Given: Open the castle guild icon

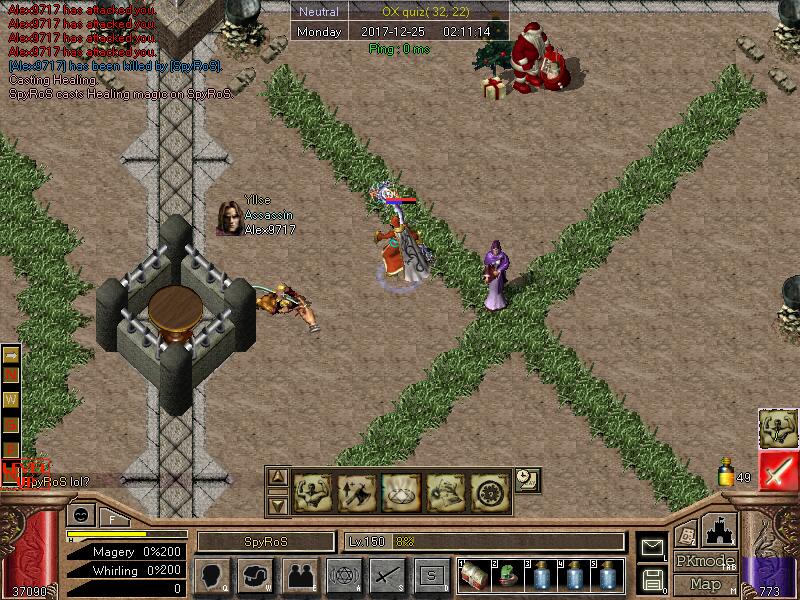Looking at the screenshot, I should pyautogui.click(x=721, y=529).
